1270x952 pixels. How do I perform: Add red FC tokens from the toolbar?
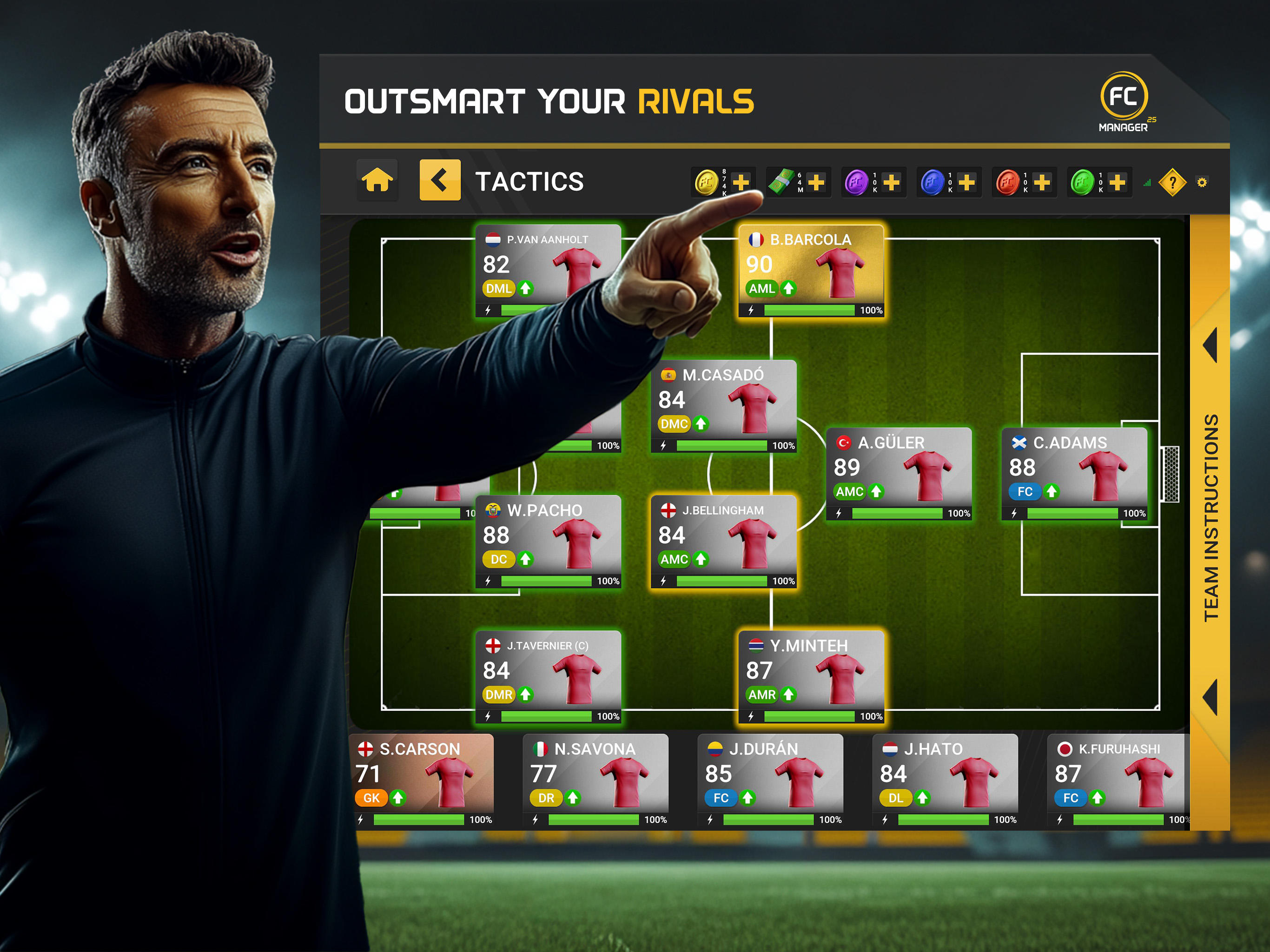click(1043, 182)
